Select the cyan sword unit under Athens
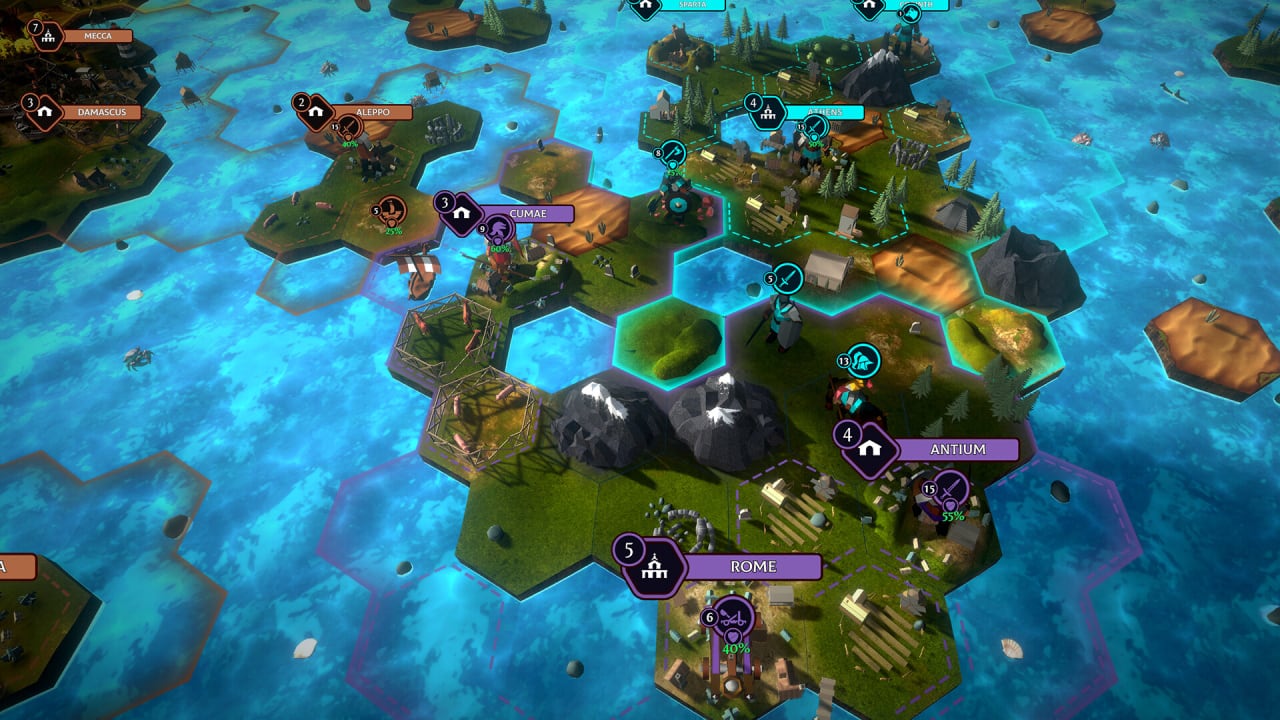Screen dimensions: 1280x720 coord(815,127)
